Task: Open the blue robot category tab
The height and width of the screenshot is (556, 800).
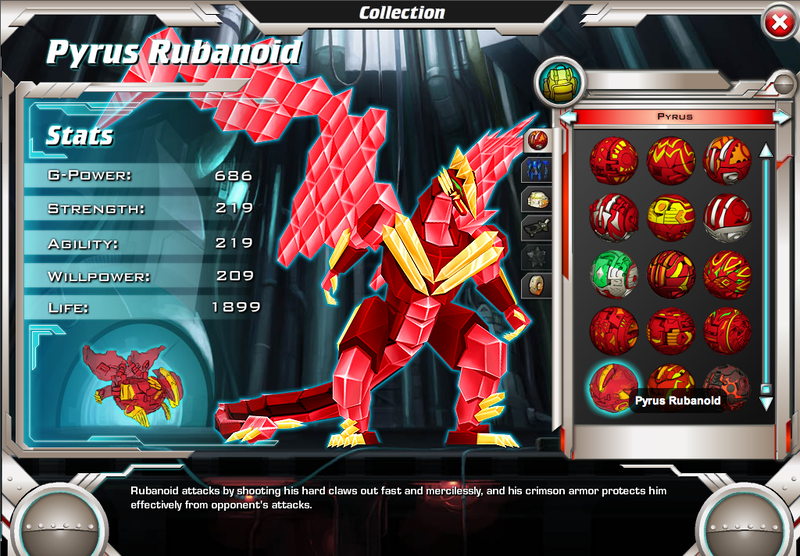Action: pyautogui.click(x=537, y=169)
